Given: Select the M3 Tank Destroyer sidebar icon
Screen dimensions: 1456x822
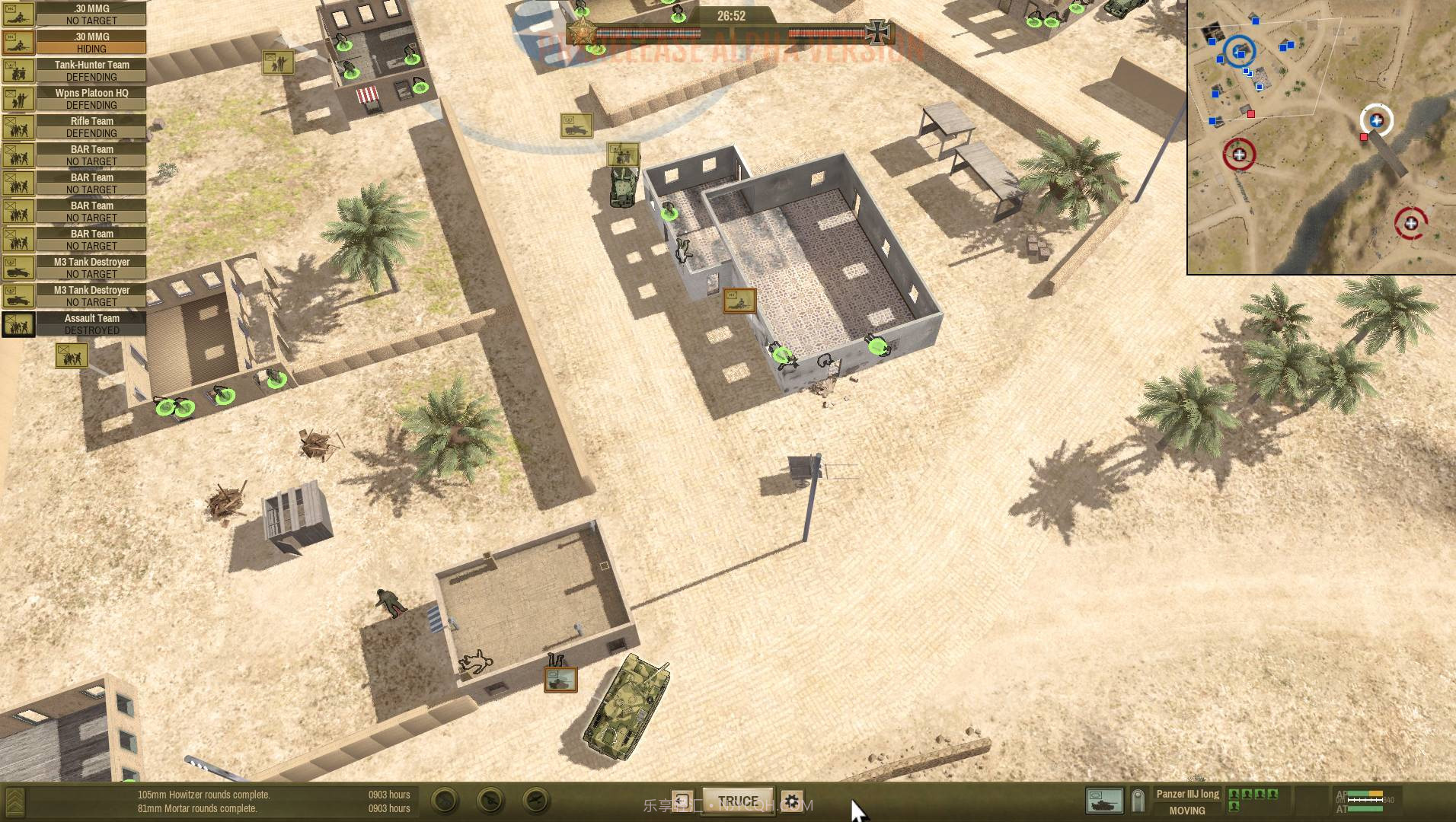Looking at the screenshot, I should (x=18, y=267).
